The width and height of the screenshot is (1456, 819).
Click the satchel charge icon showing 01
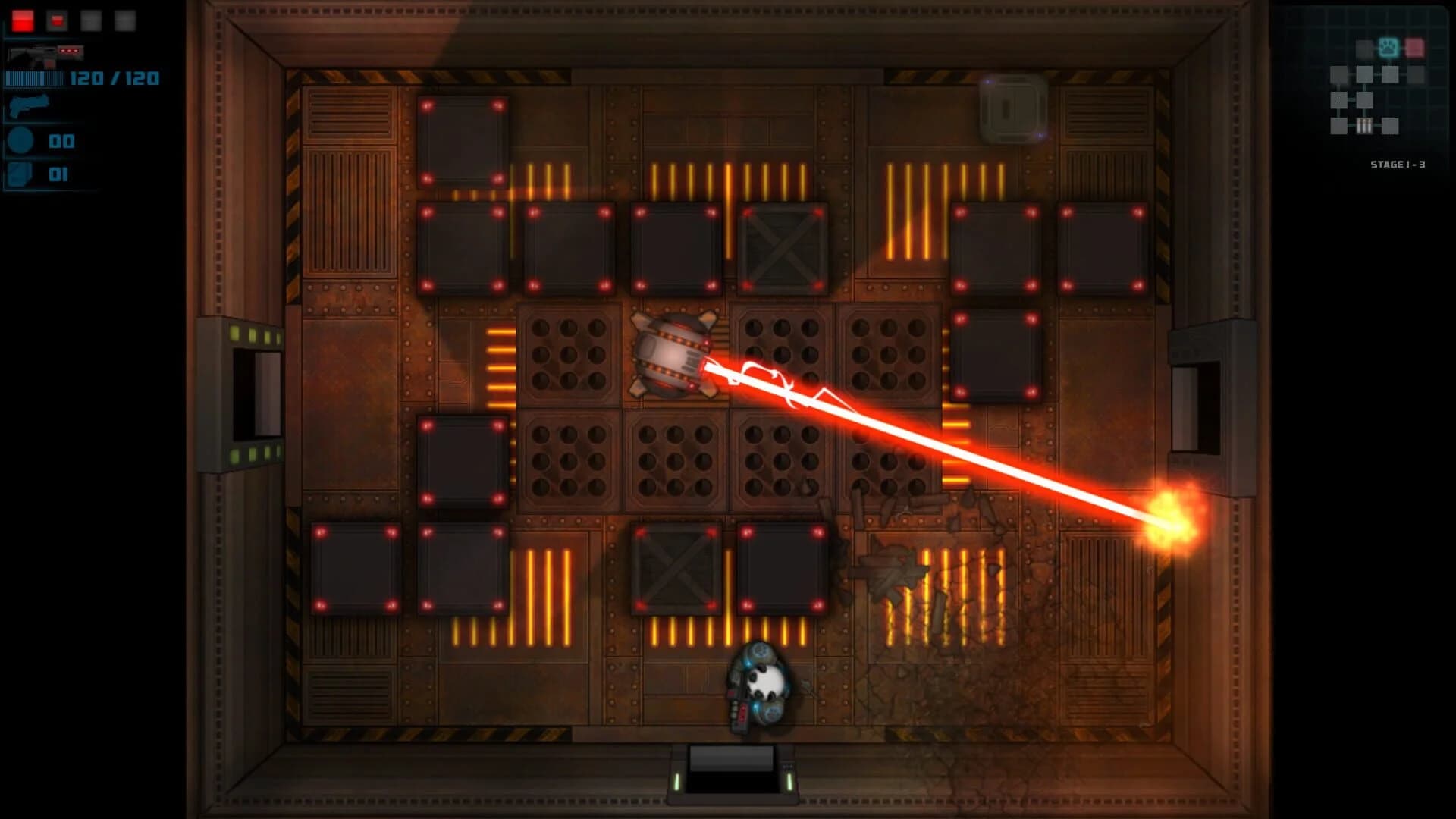coord(20,174)
